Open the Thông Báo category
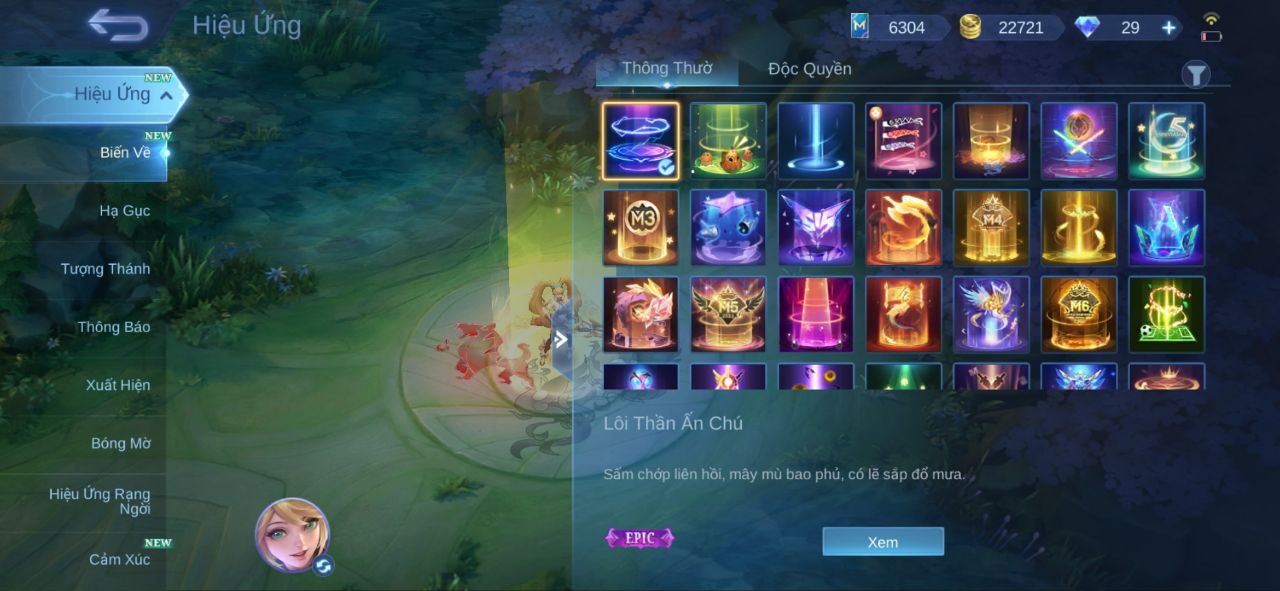The image size is (1280, 591). (113, 327)
